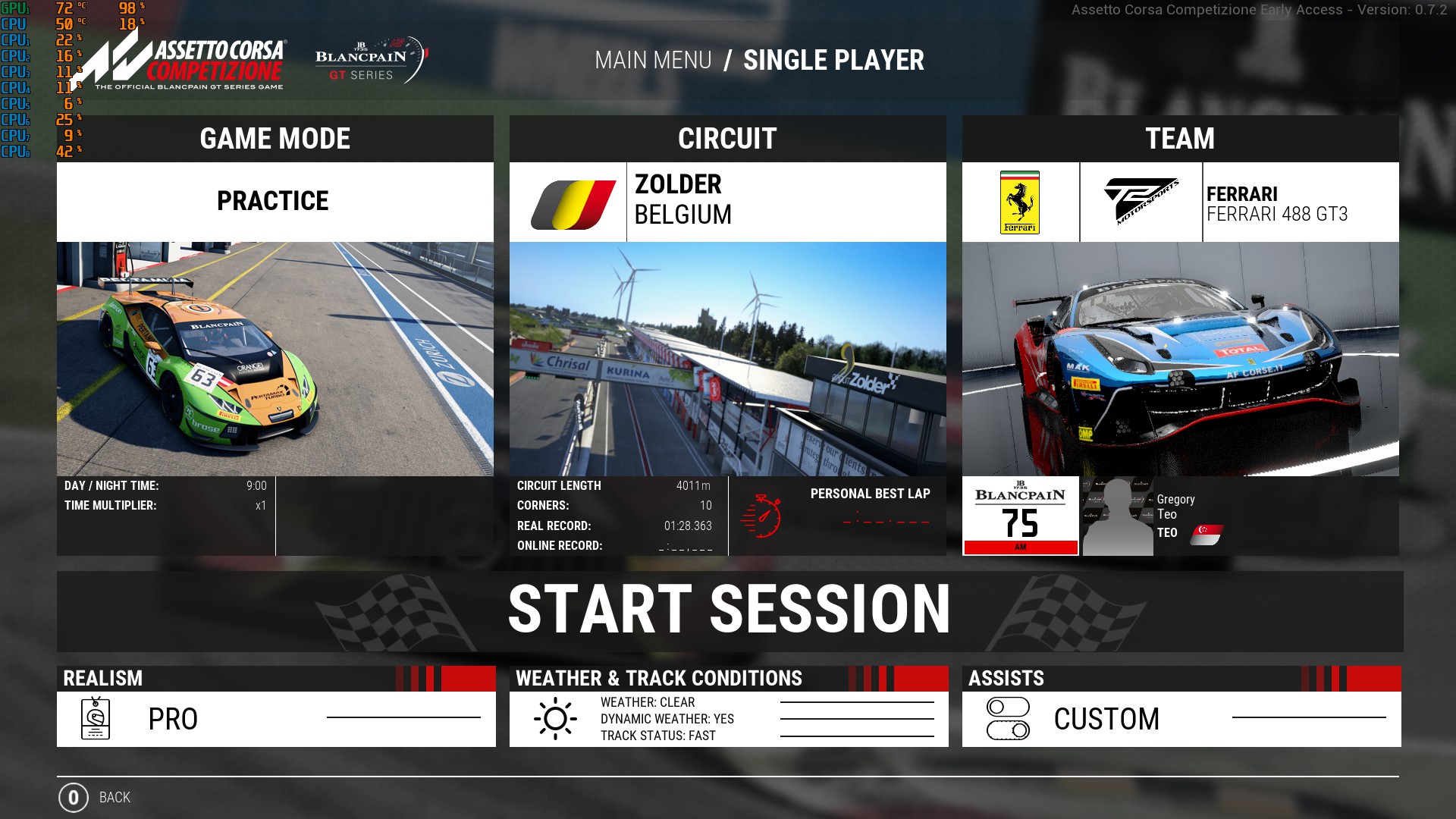Select the Zolder circuit preview image
The image size is (1456, 819).
tap(727, 359)
